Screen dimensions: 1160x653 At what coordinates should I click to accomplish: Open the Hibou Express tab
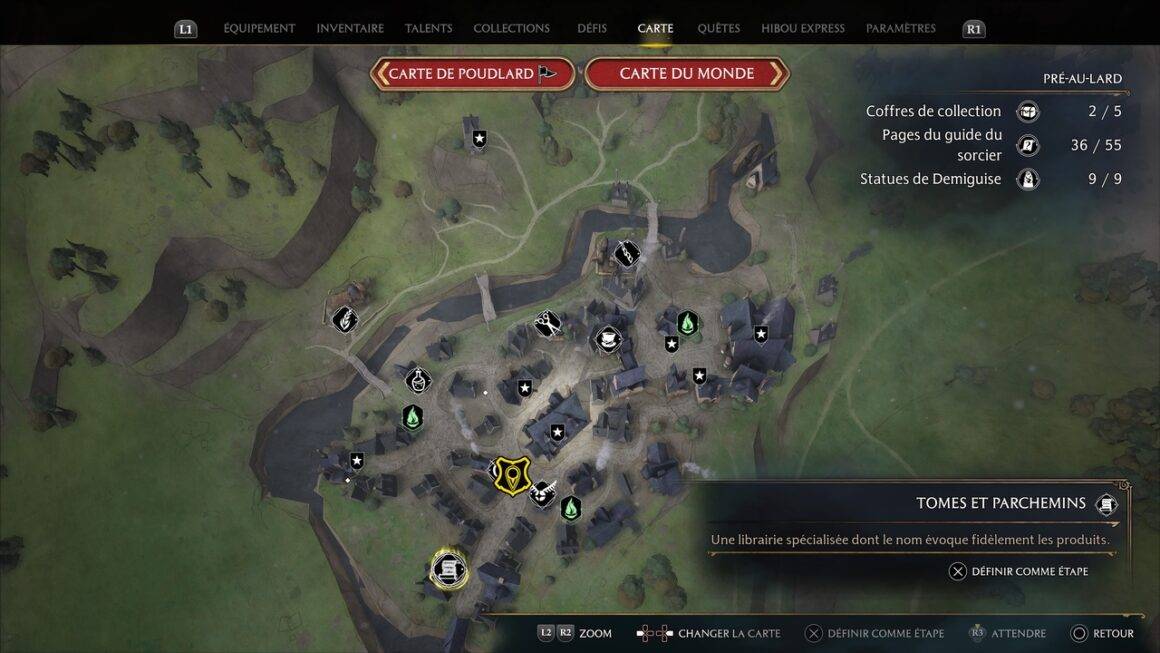coord(802,28)
